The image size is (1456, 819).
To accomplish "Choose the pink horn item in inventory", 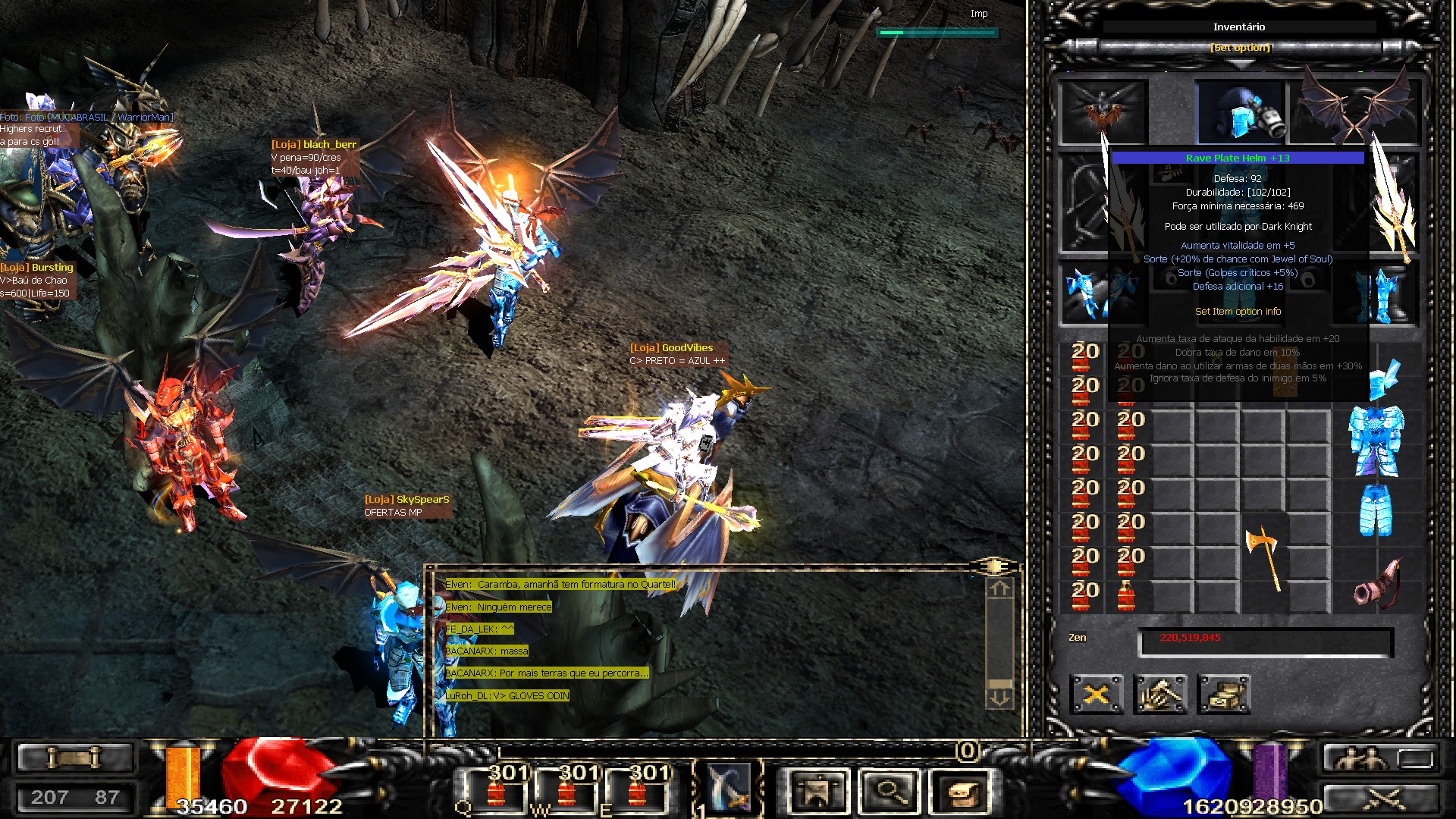I will pos(1376,584).
